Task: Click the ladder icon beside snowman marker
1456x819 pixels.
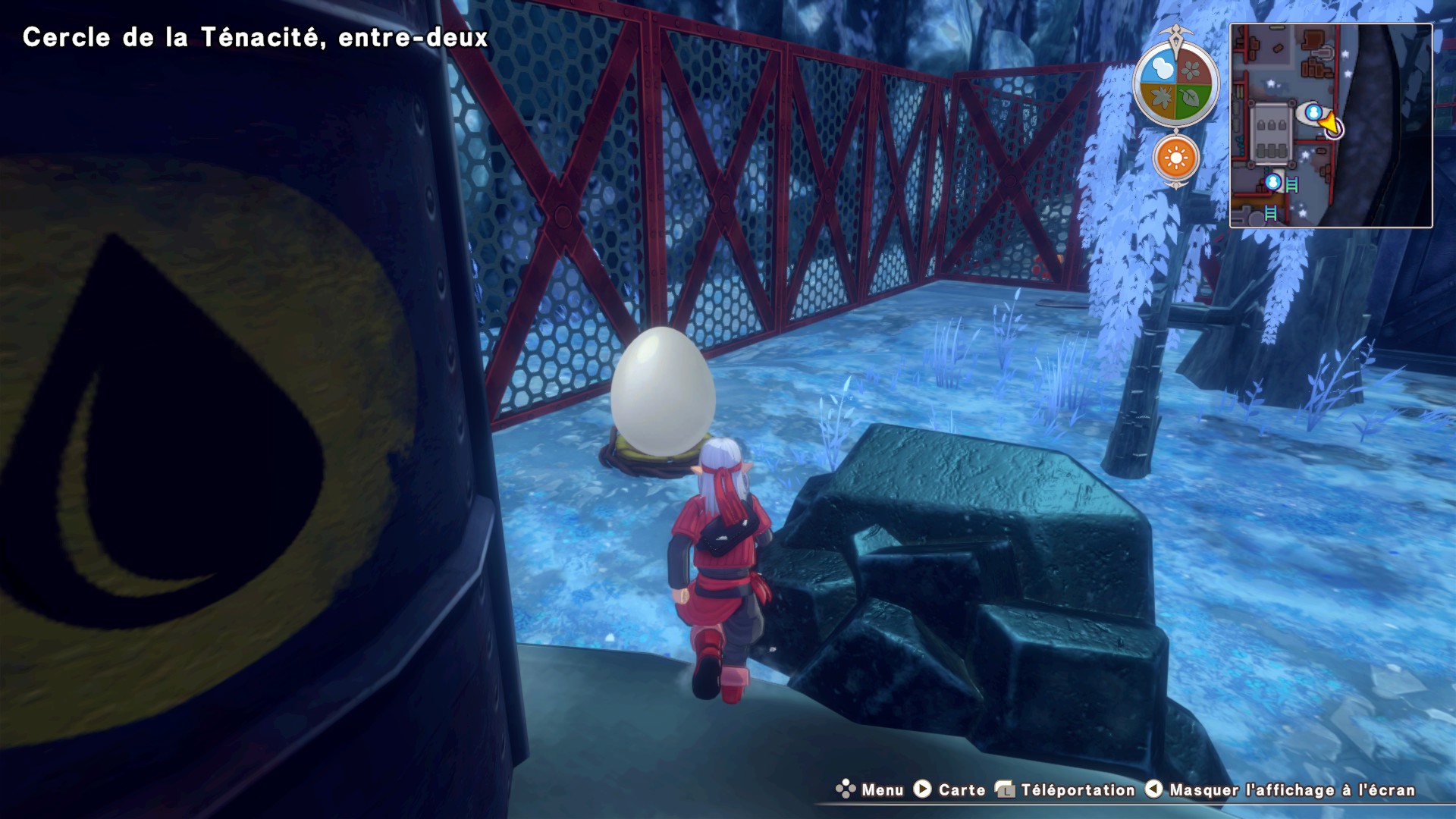Action: tap(1292, 184)
